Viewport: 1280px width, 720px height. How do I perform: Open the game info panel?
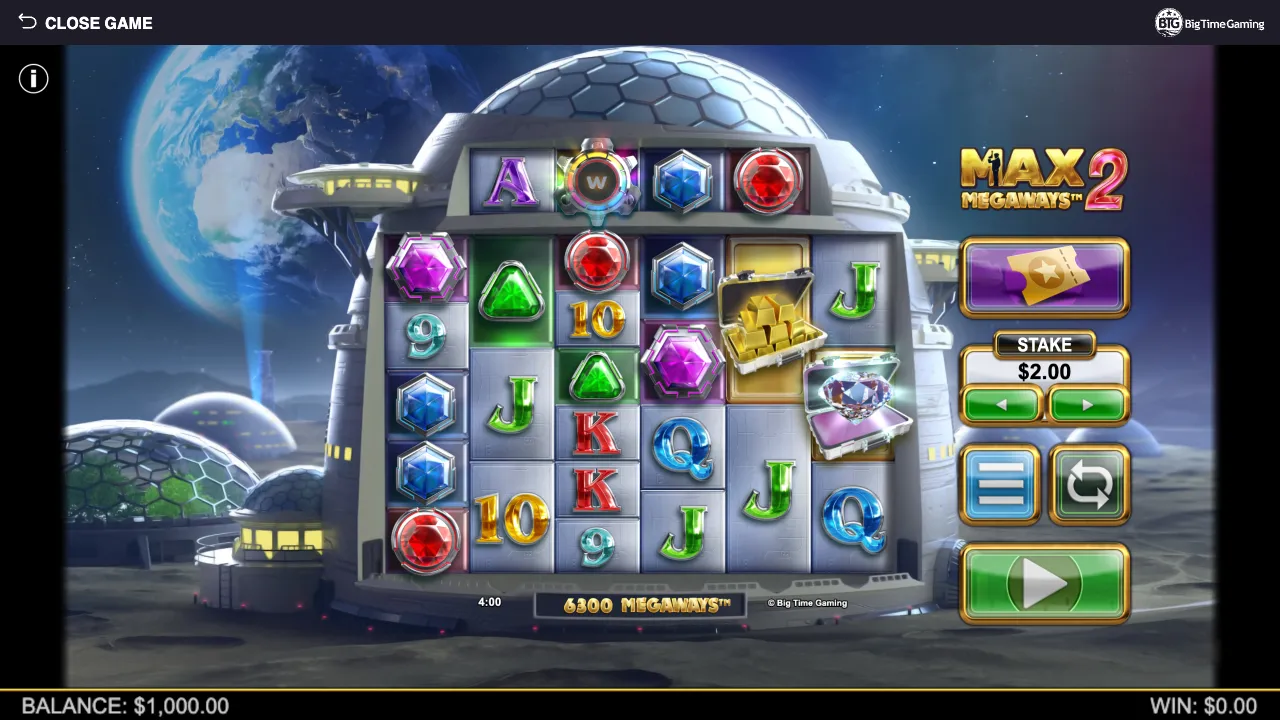pyautogui.click(x=33, y=78)
